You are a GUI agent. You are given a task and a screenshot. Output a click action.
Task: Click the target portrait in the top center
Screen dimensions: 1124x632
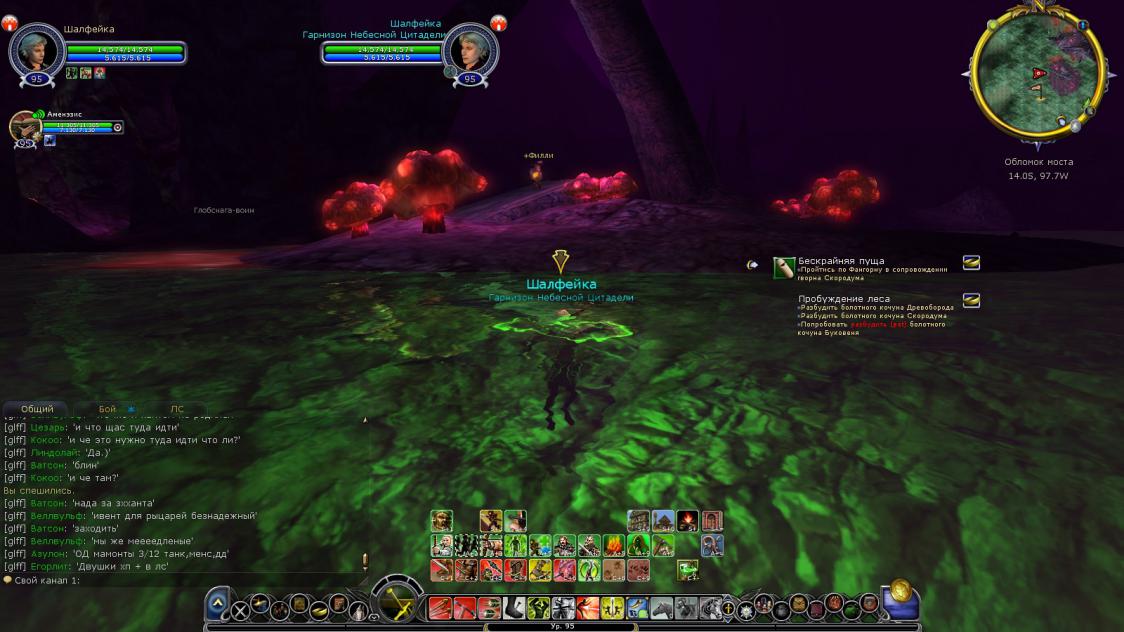(470, 49)
